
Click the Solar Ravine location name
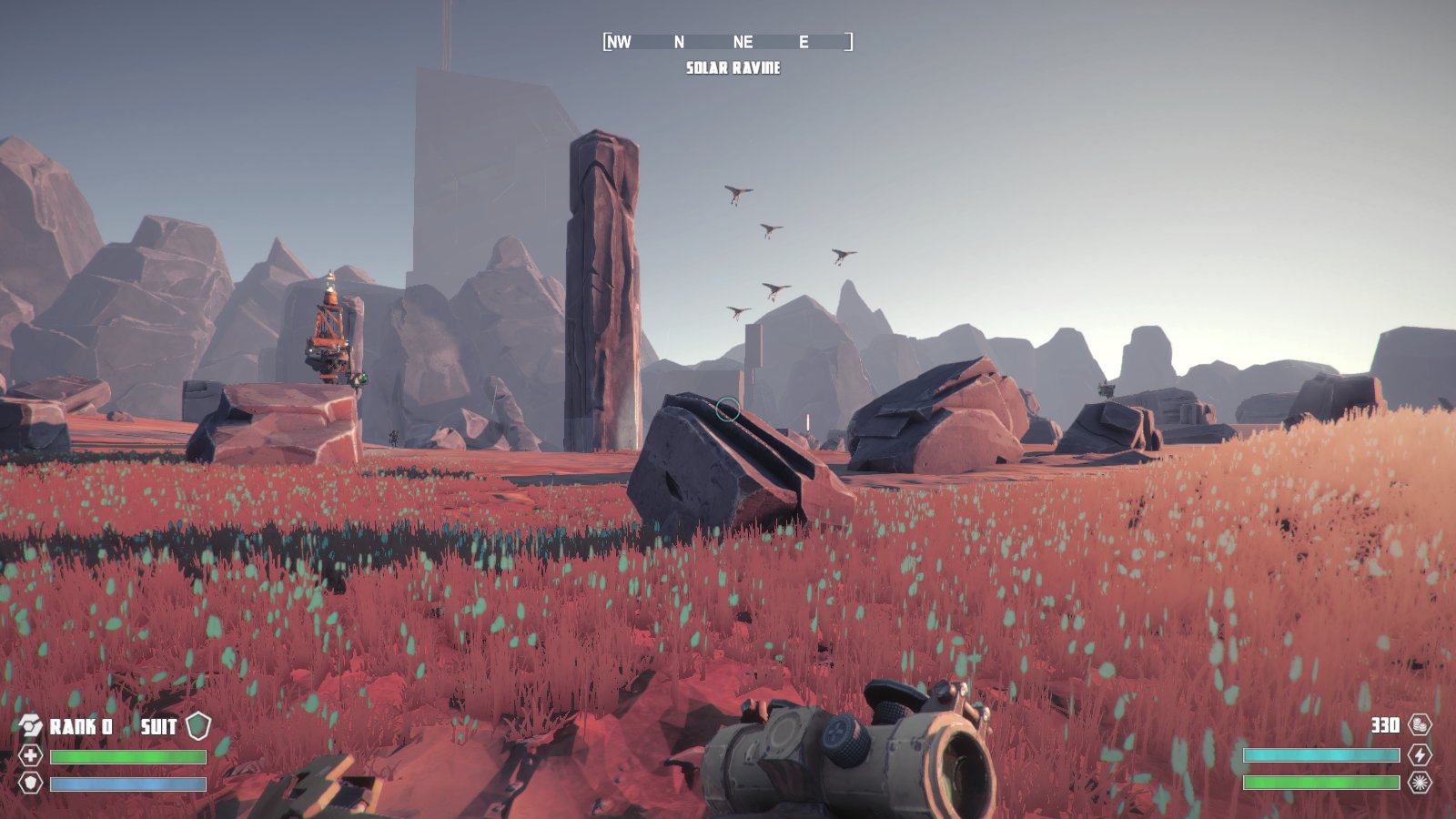[733, 66]
